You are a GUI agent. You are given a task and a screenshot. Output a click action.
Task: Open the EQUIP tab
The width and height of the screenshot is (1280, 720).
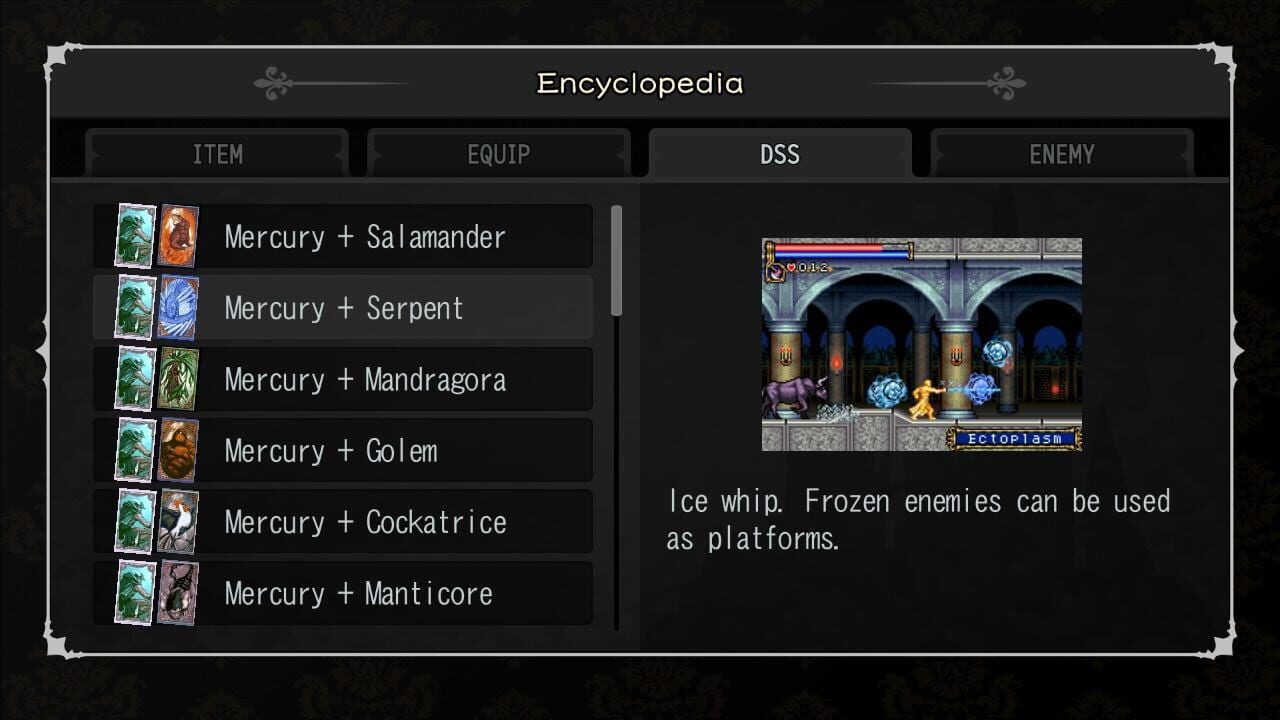[x=498, y=154]
